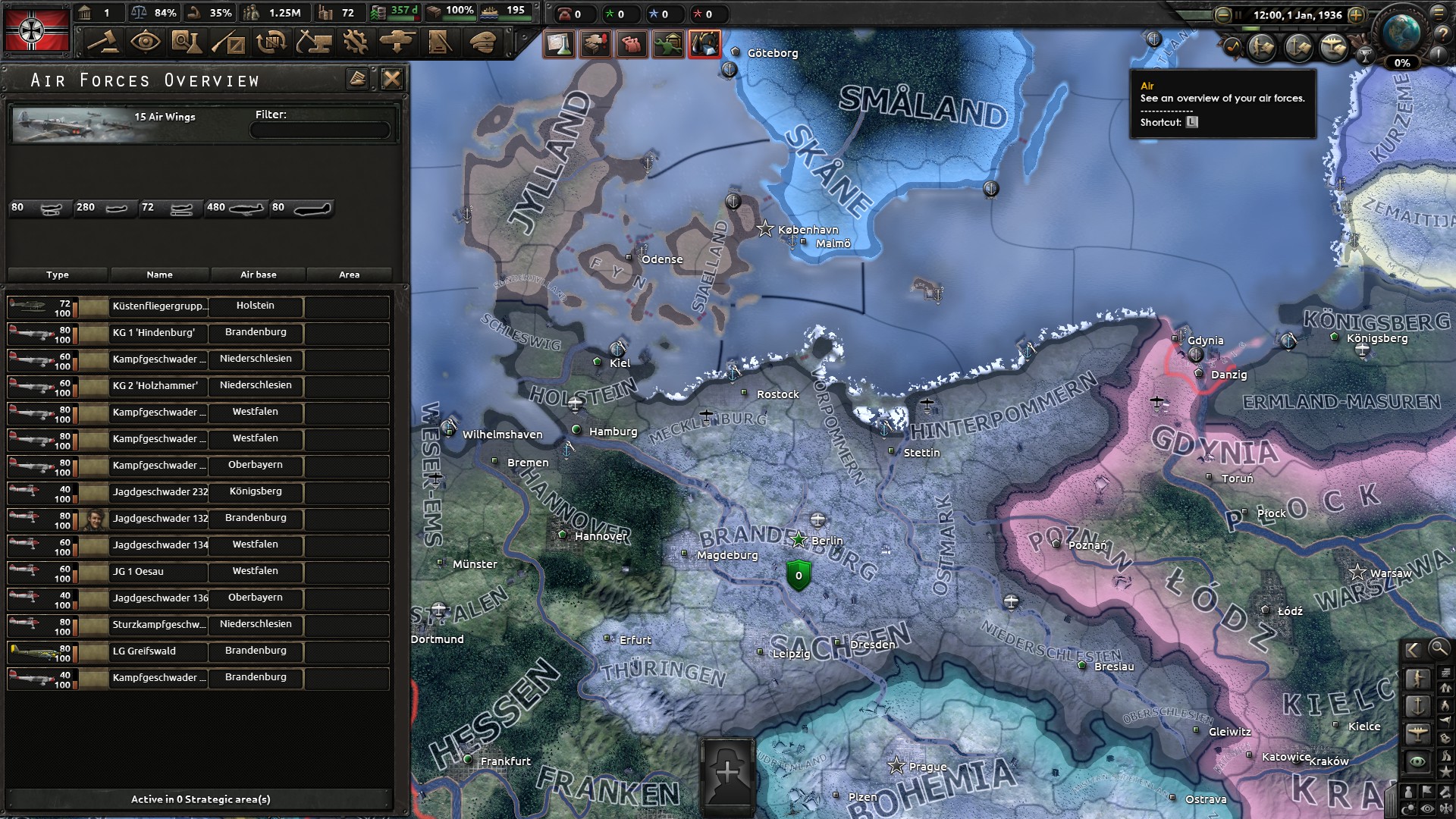
Task: Click the 0% experience gauge top right
Action: (x=1401, y=64)
